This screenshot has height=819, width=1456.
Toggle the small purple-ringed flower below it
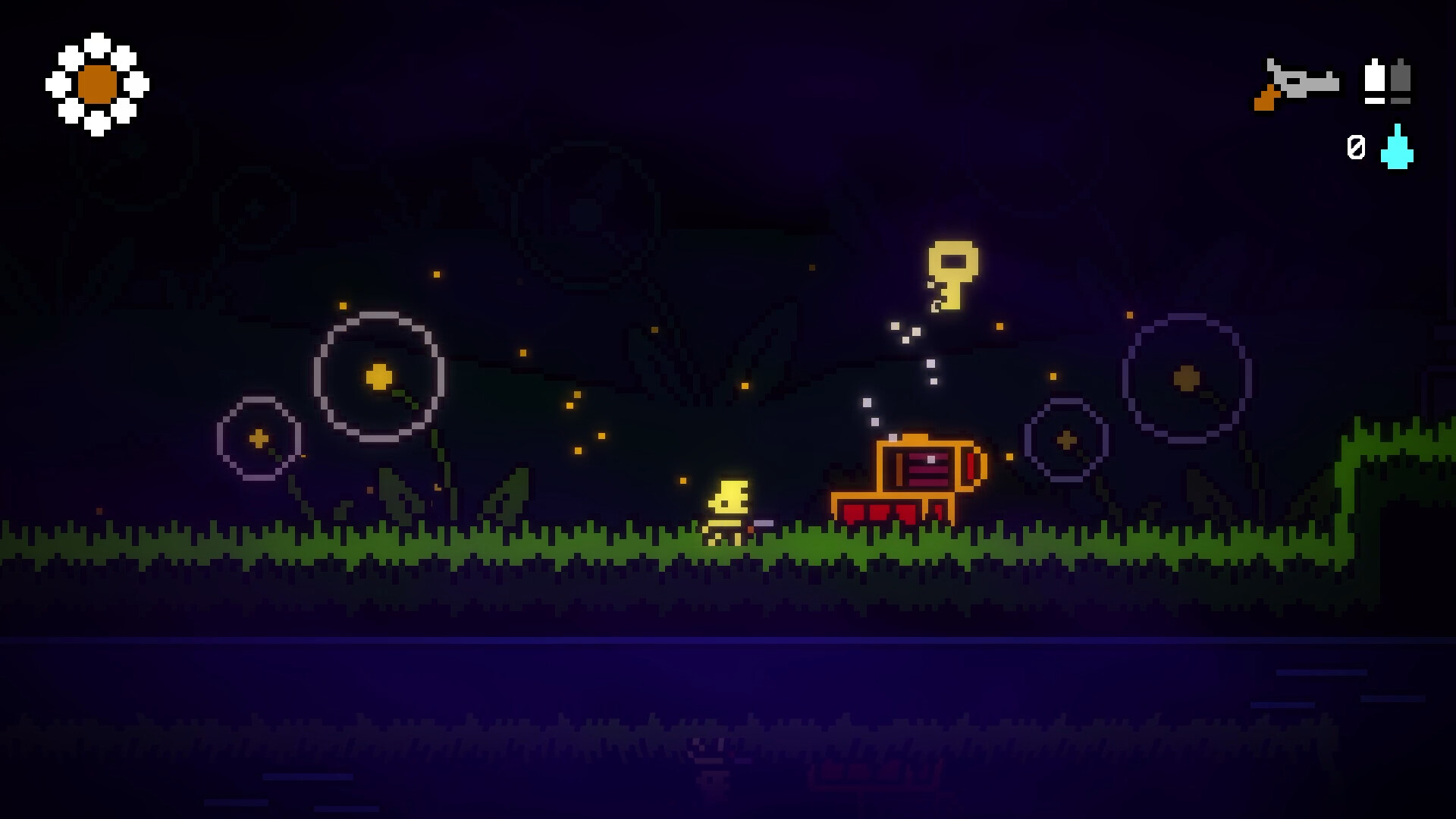click(258, 438)
